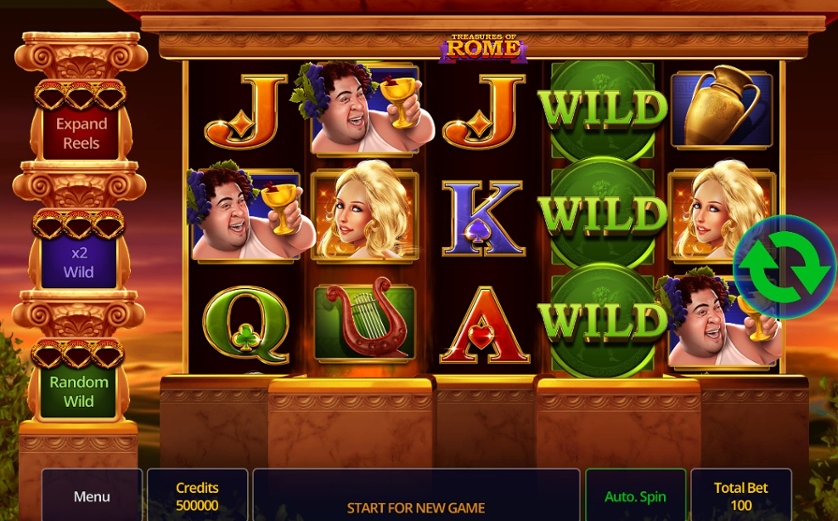Choose the x2 Wild feature
This screenshot has height=521, width=838.
coord(80,262)
